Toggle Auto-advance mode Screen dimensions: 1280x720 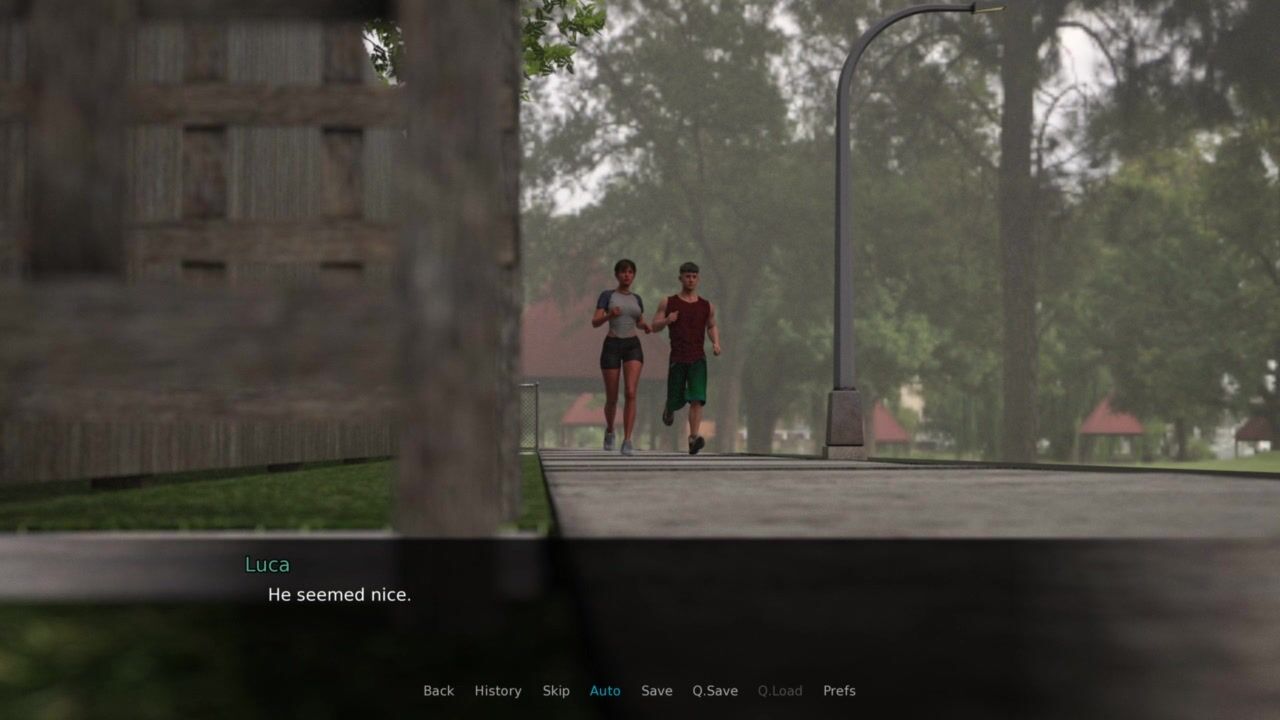point(605,691)
